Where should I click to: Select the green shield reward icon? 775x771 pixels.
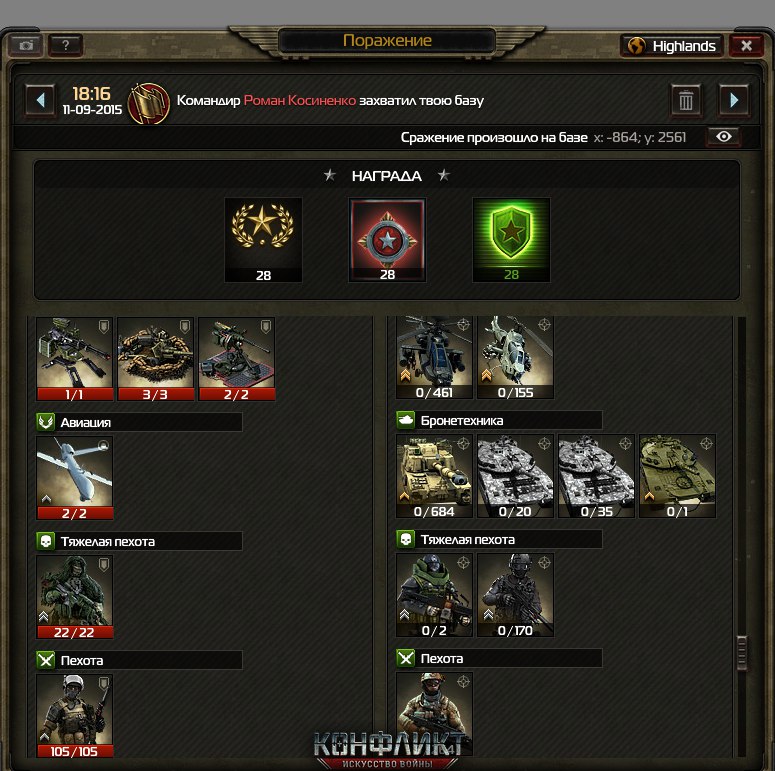511,239
